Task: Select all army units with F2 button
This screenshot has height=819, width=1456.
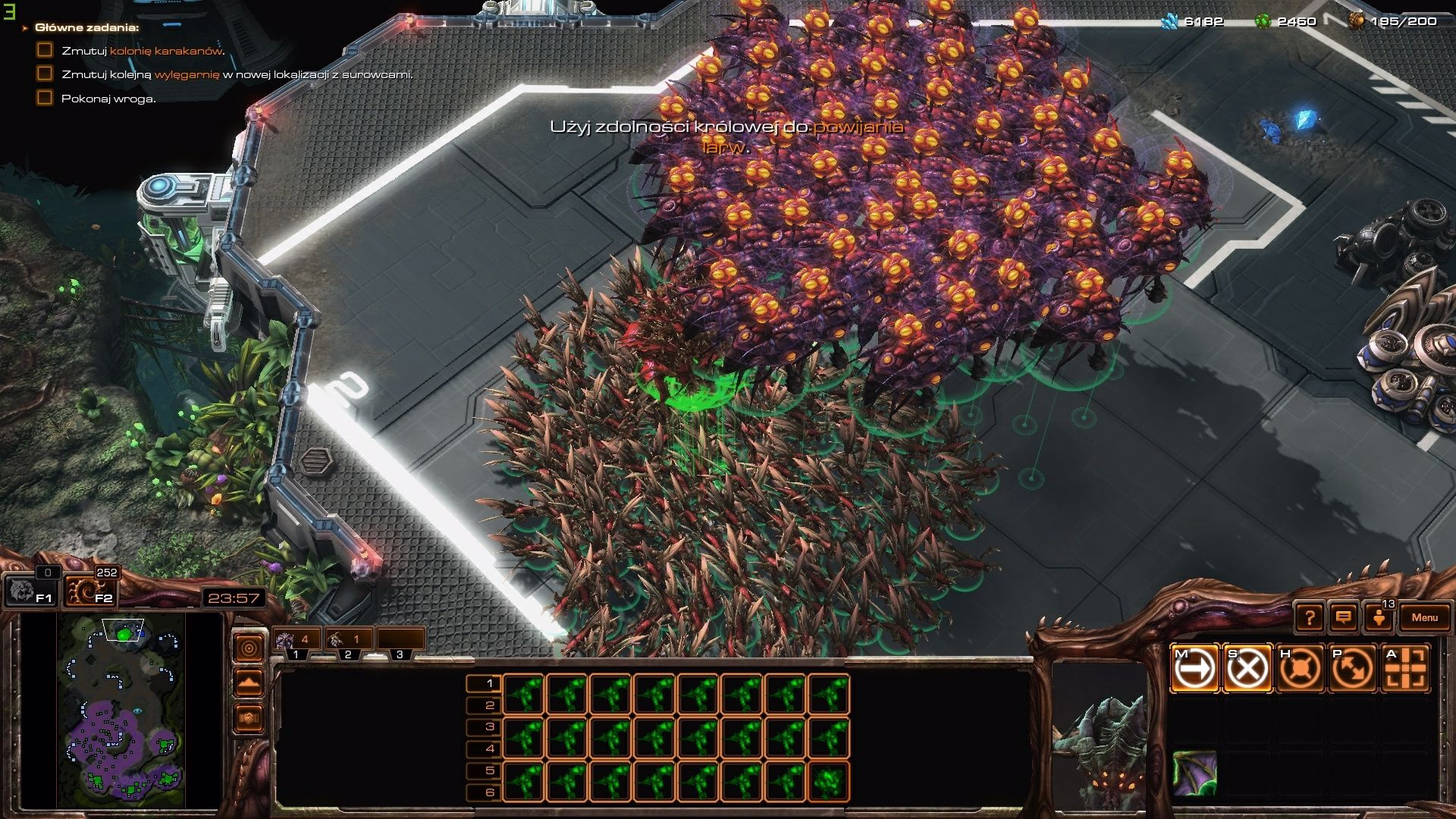Action: pyautogui.click(x=91, y=591)
